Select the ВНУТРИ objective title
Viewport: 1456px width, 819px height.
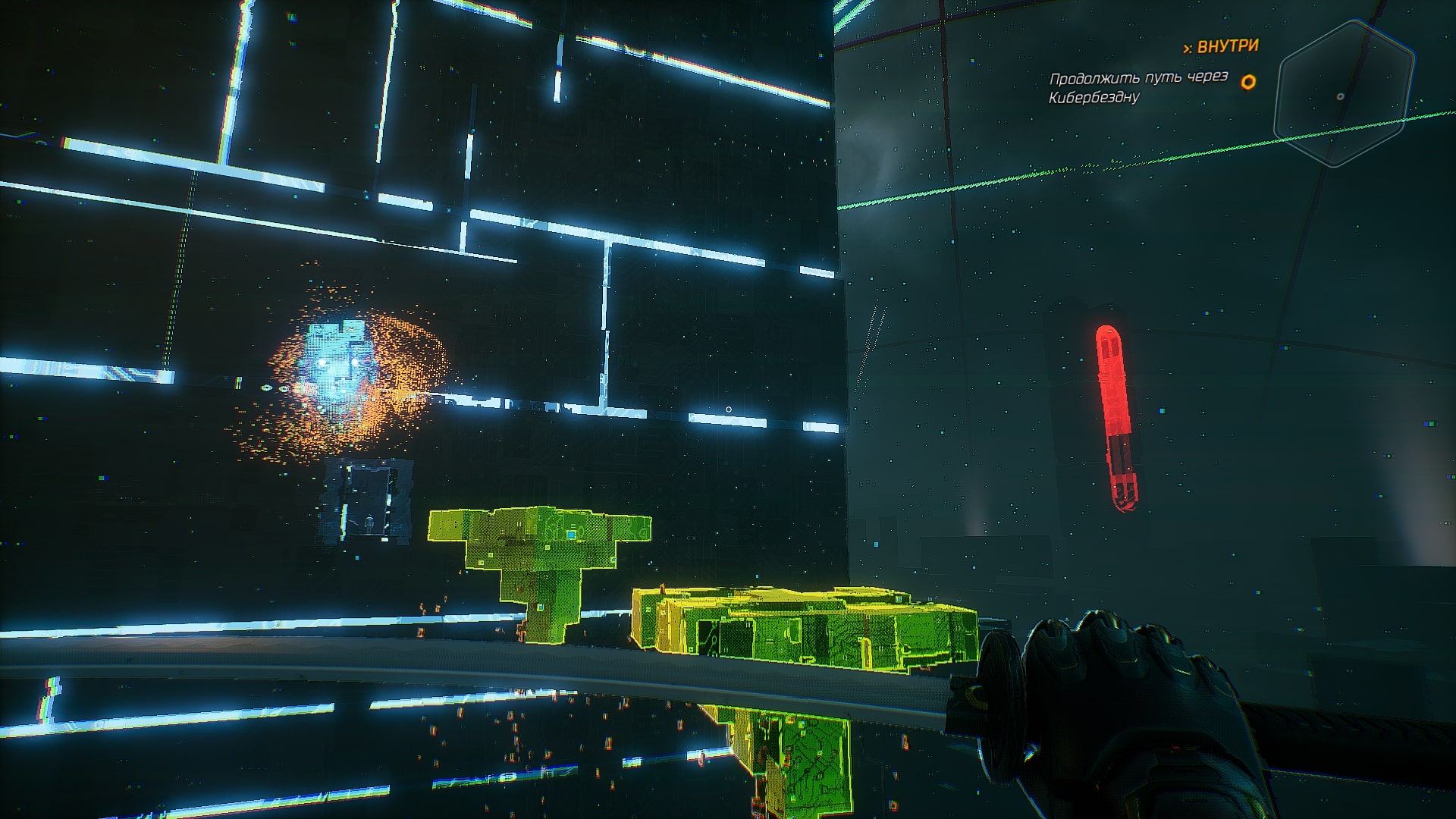1221,46
